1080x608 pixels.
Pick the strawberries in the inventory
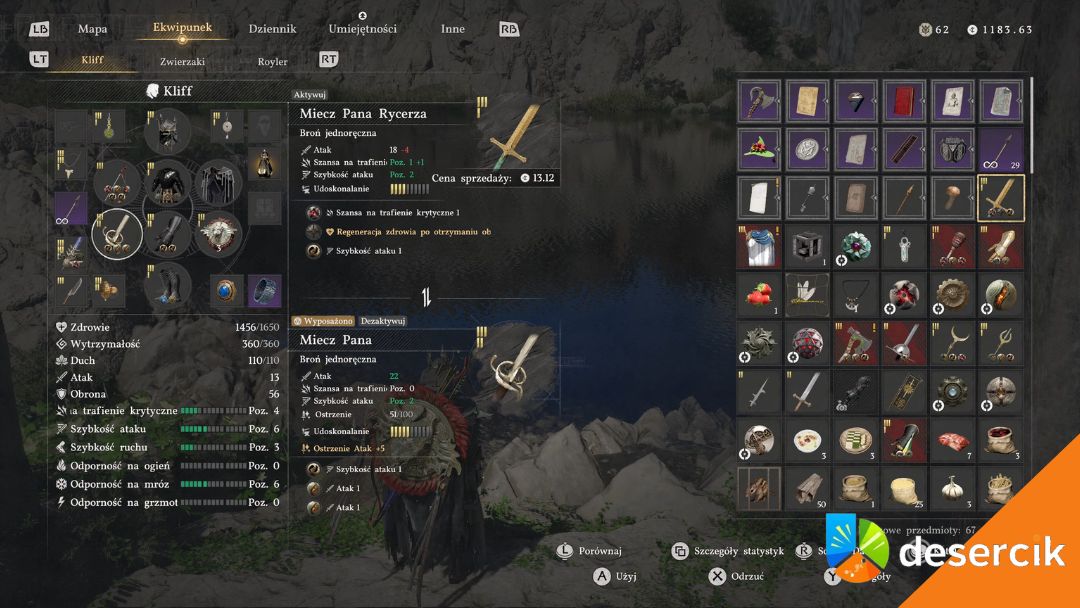[759, 295]
